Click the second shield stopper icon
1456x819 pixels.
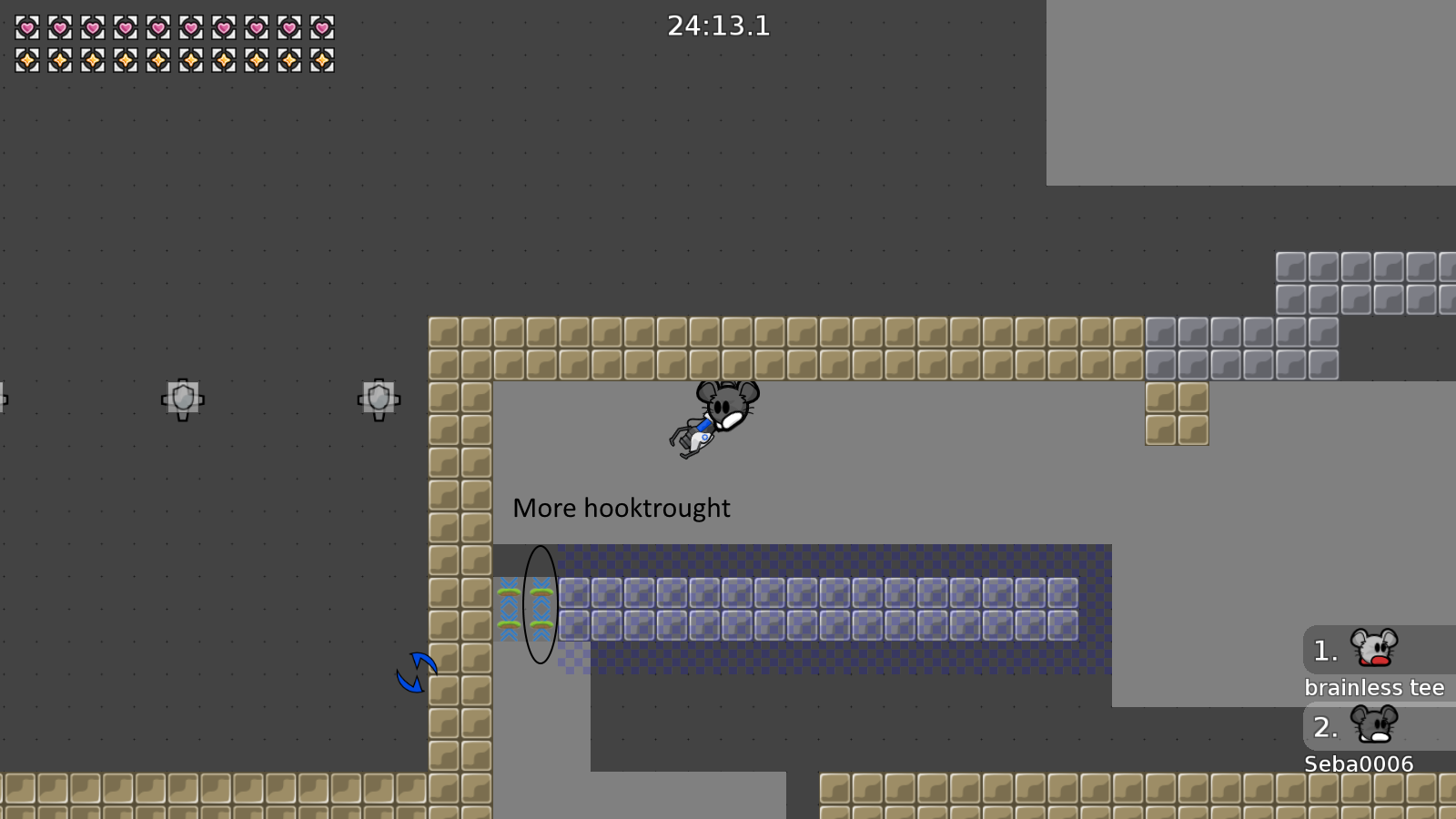378,397
